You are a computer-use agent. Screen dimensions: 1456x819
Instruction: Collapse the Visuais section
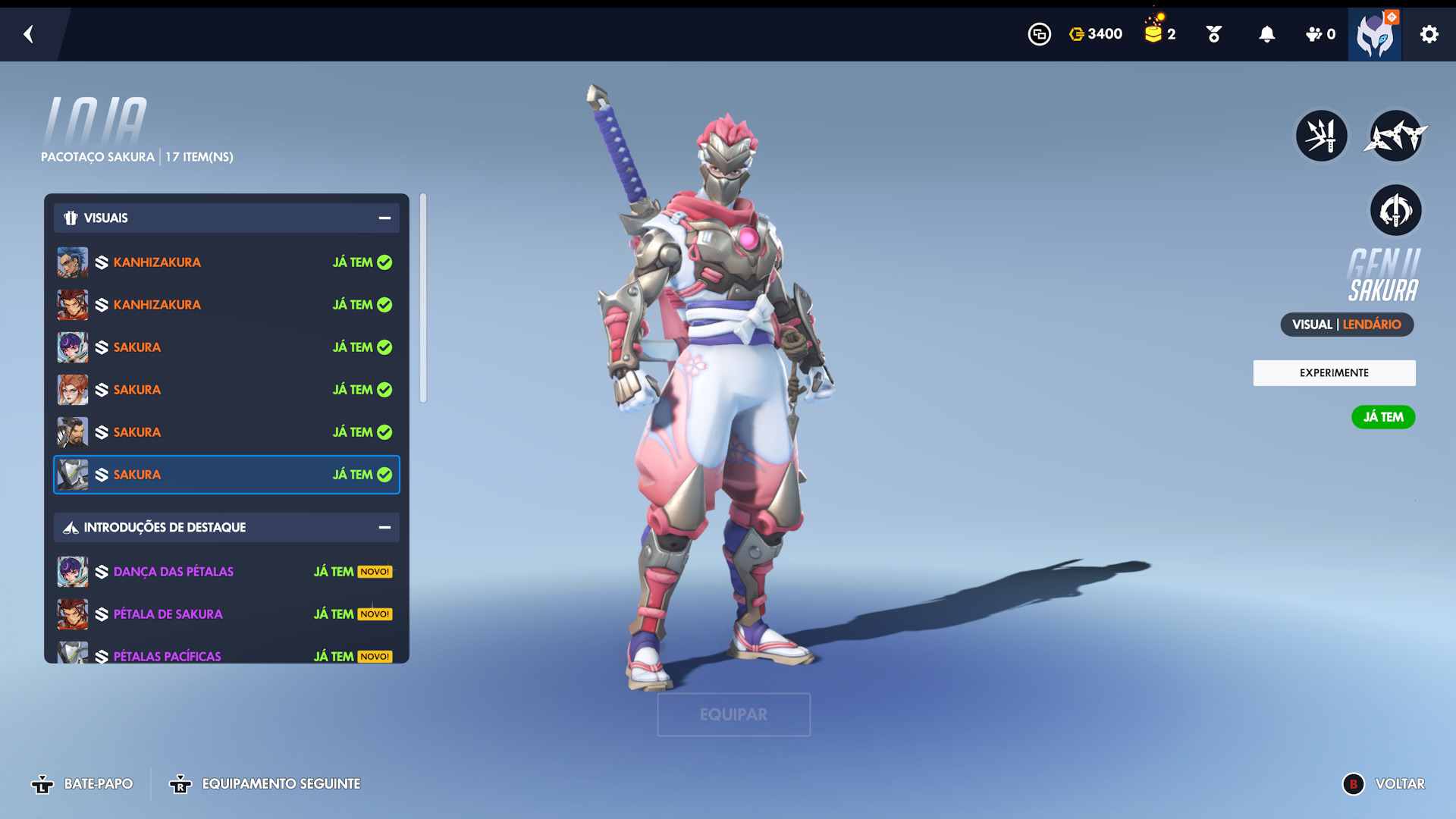click(384, 218)
